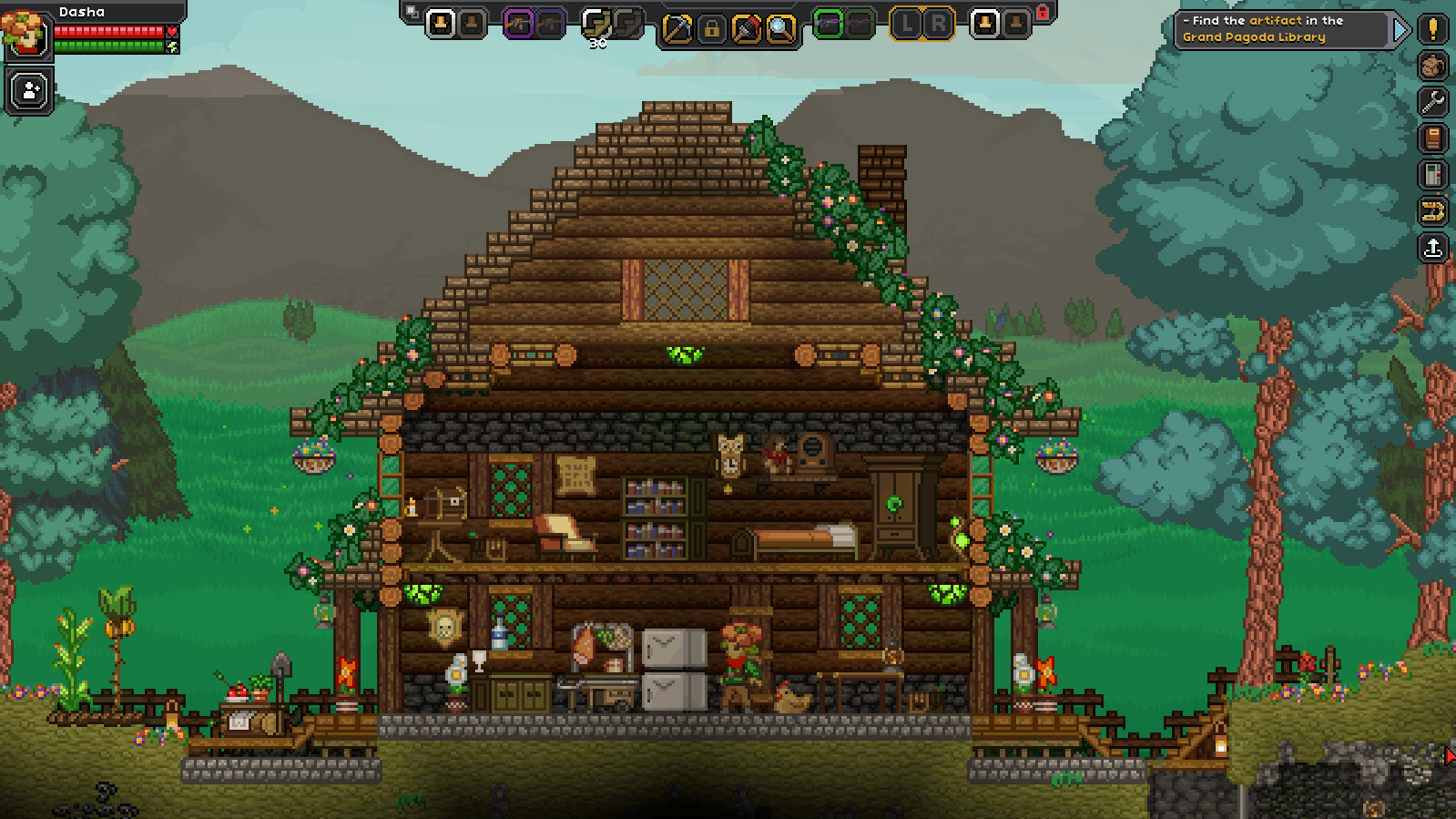This screenshot has height=819, width=1456.
Task: Open the quest log exclamation icon
Action: point(1433,28)
